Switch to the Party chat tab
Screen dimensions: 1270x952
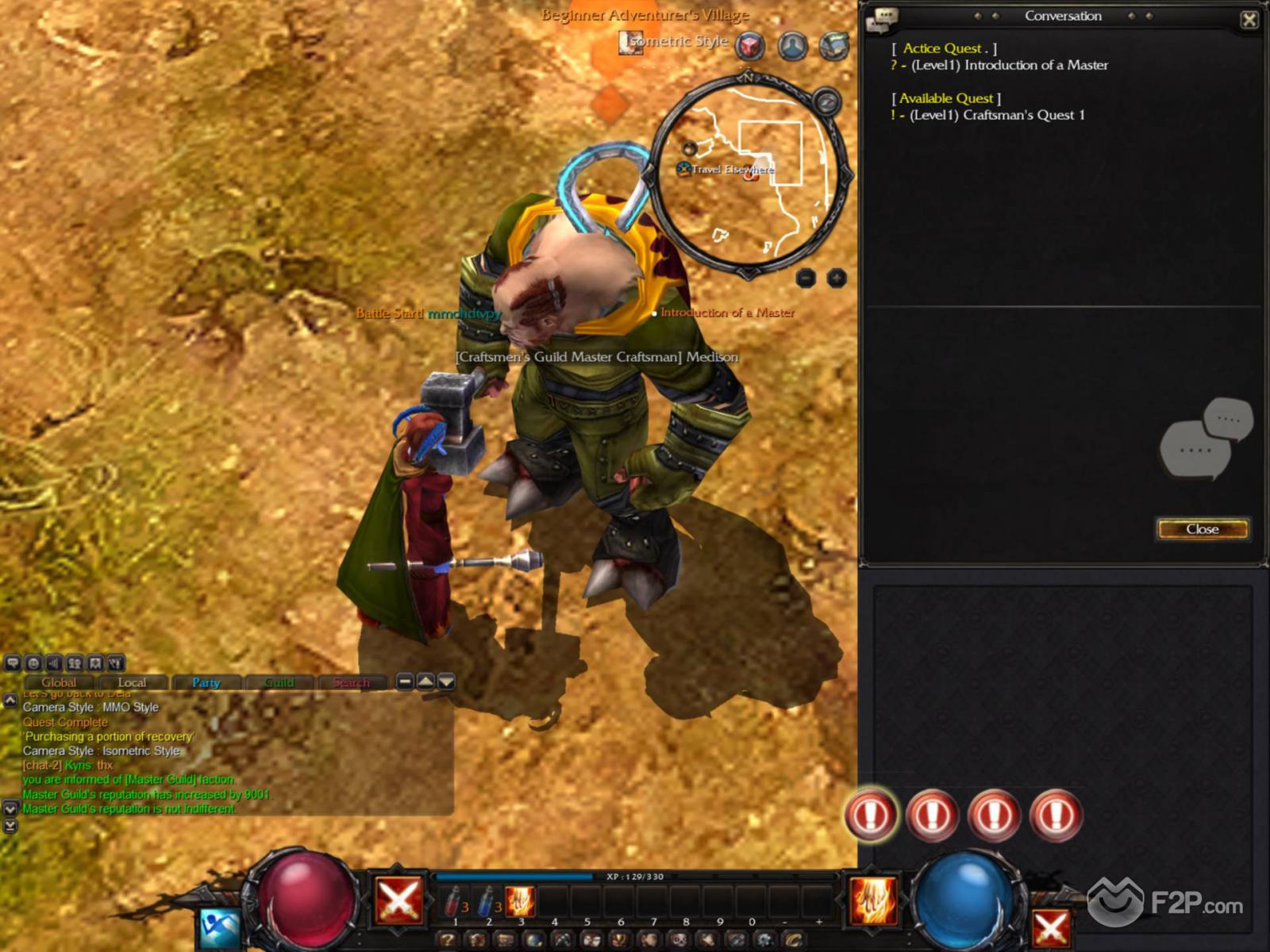pyautogui.click(x=206, y=682)
